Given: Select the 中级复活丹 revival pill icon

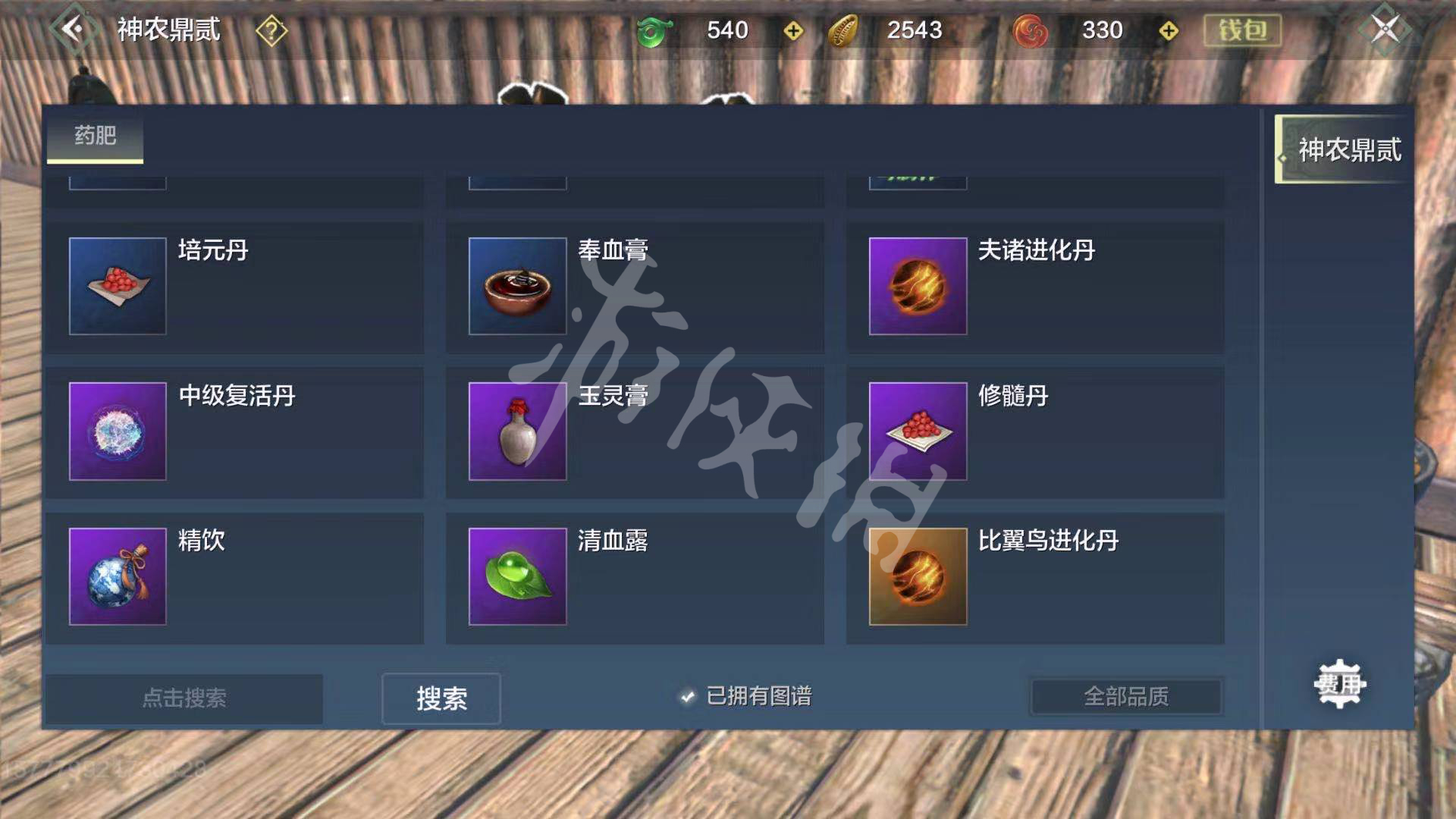Looking at the screenshot, I should coord(117,431).
